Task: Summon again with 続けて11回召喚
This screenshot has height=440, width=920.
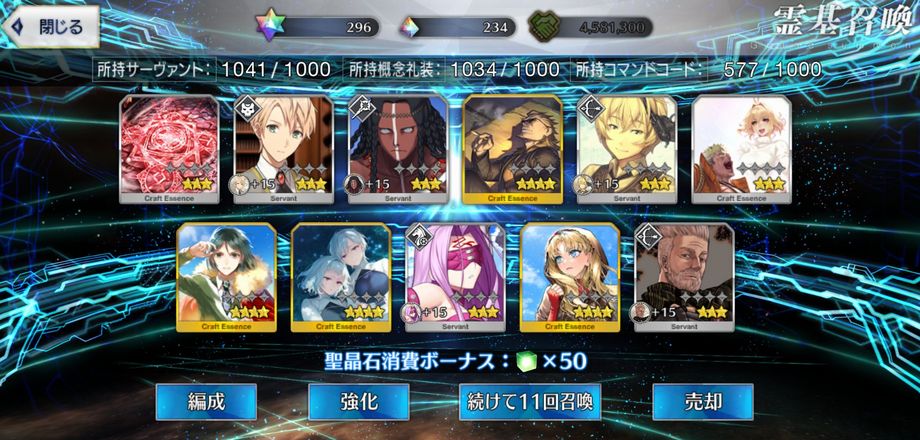Action: pos(530,402)
